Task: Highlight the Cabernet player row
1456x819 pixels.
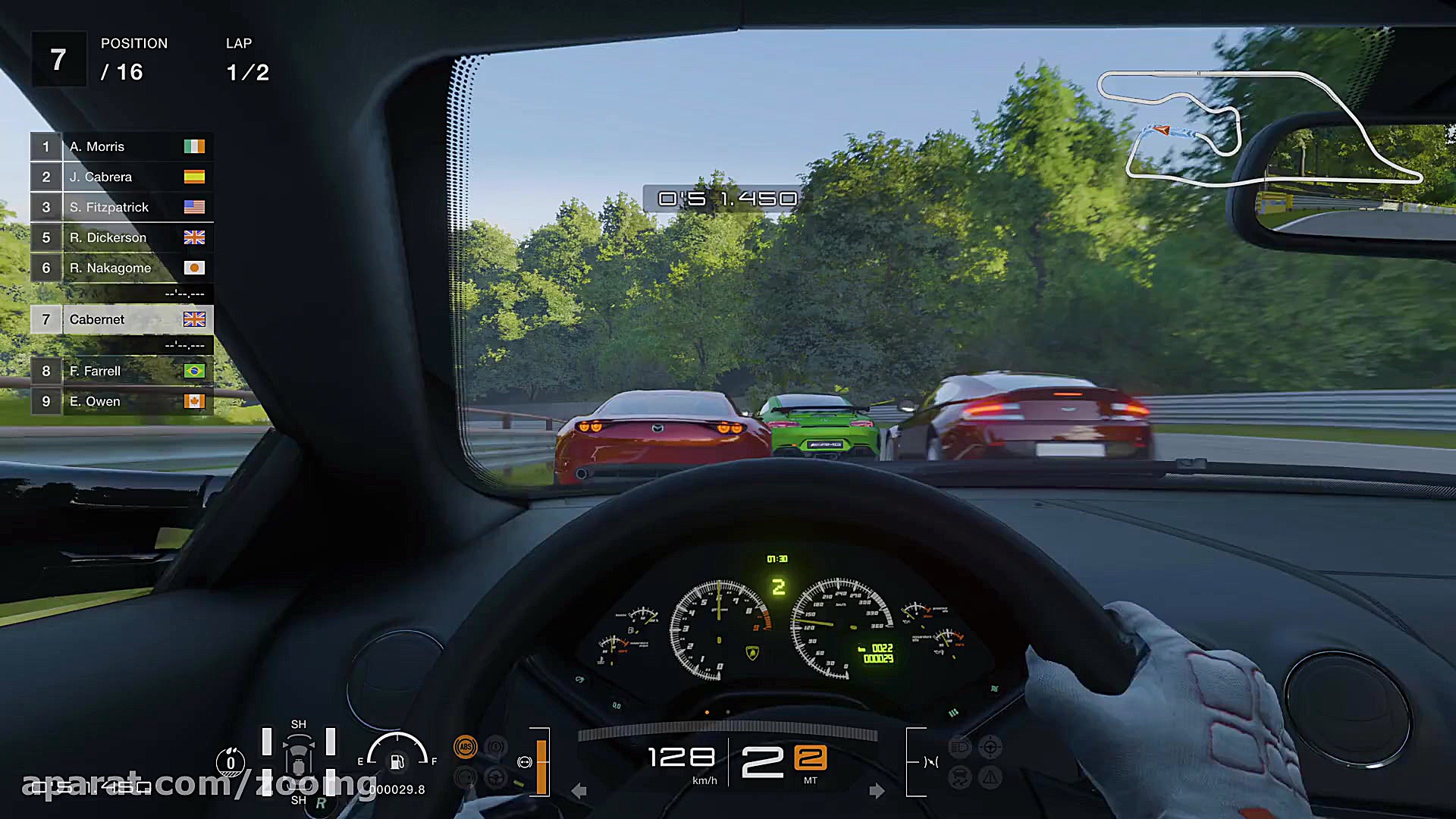Action: click(x=121, y=319)
